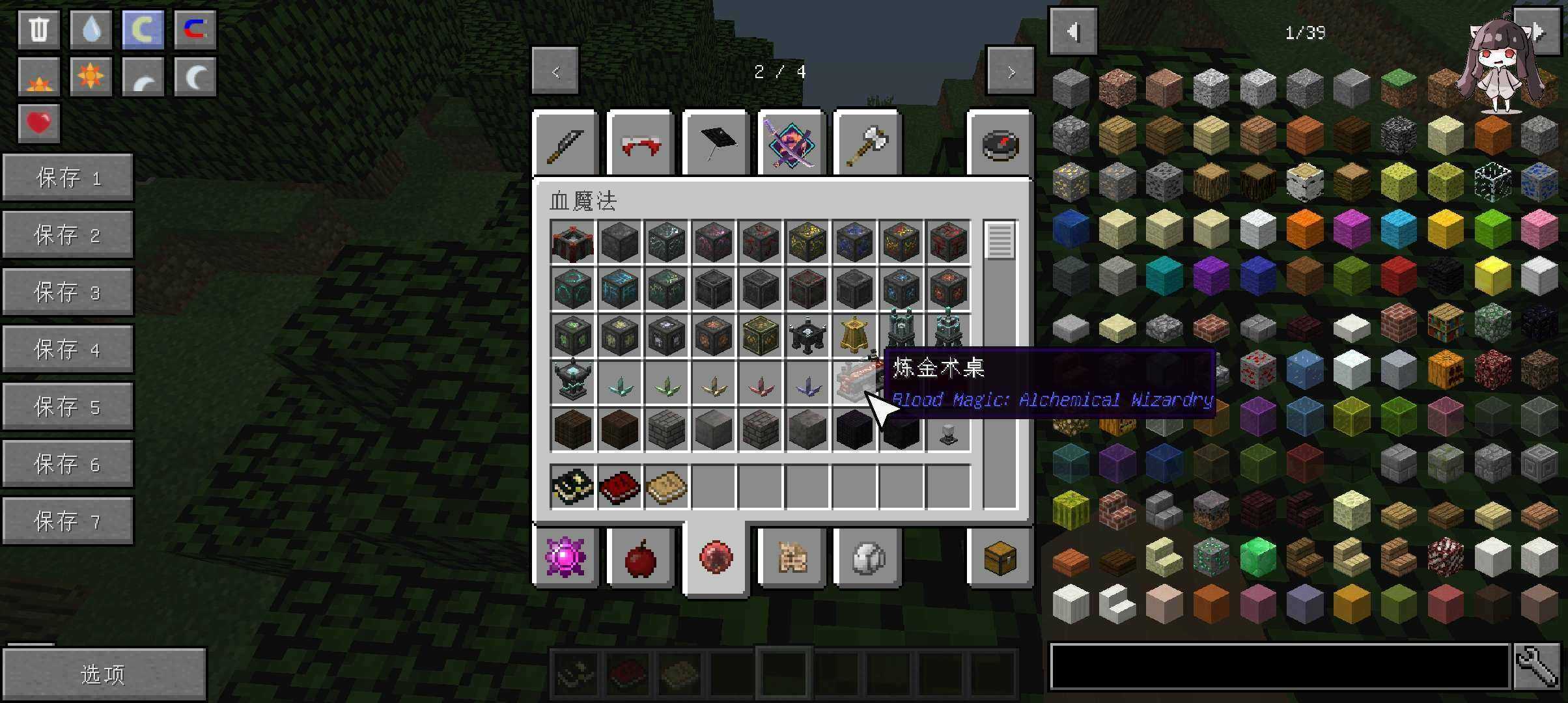Toggle the water drop rain button
Screen dimensions: 1568x703
[x=91, y=30]
